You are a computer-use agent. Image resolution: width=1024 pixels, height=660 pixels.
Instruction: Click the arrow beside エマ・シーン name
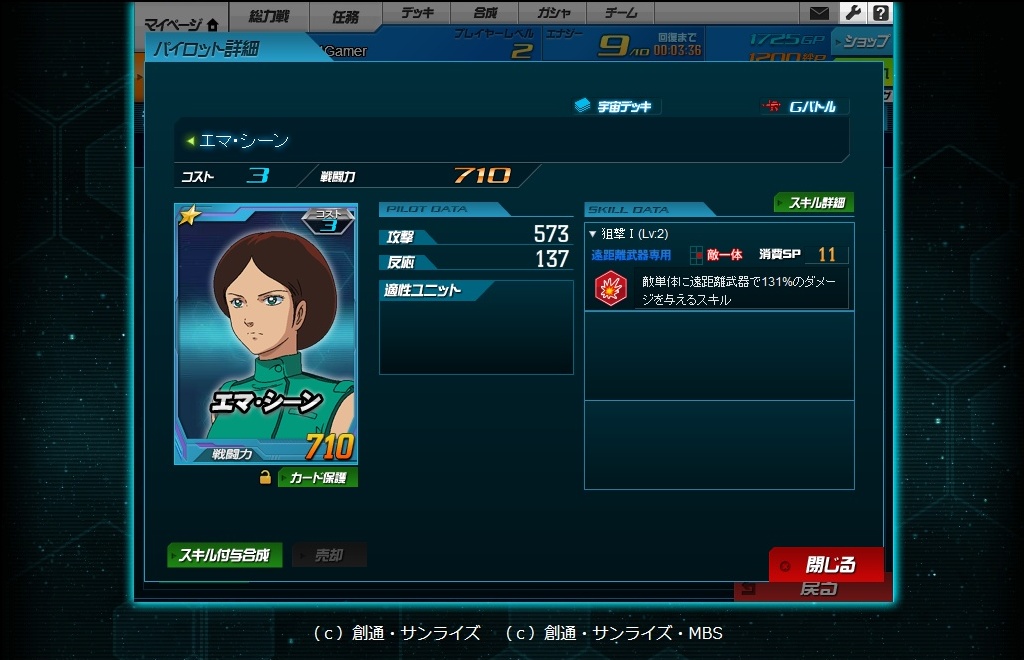190,141
